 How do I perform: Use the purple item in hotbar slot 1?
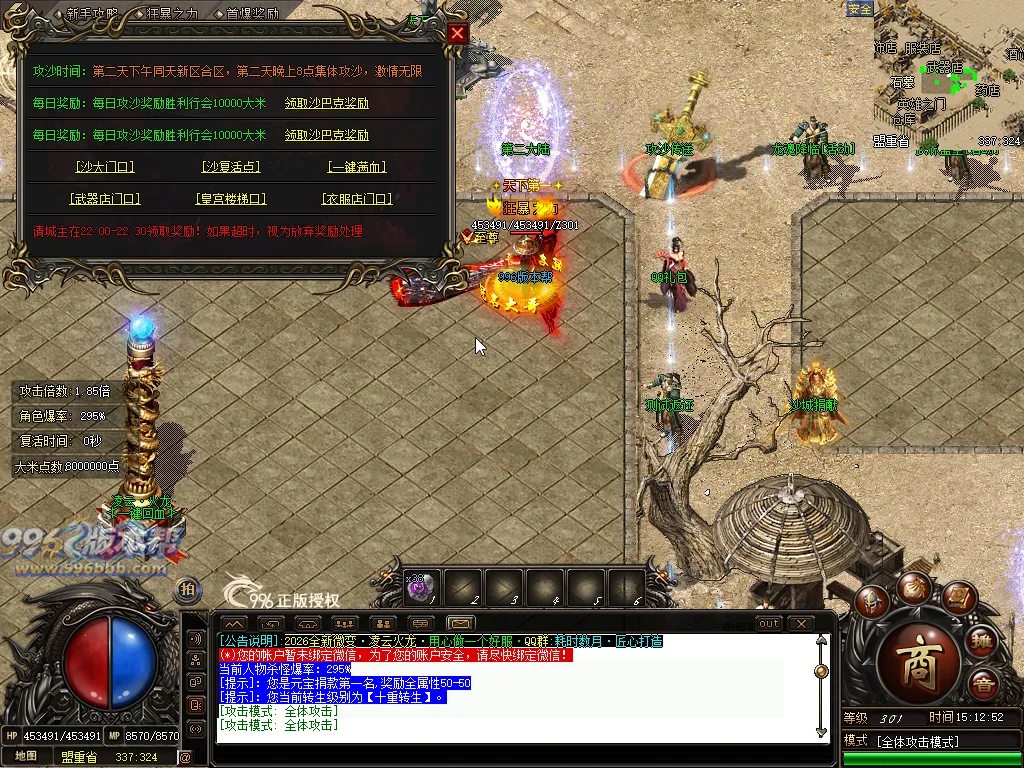(x=419, y=588)
